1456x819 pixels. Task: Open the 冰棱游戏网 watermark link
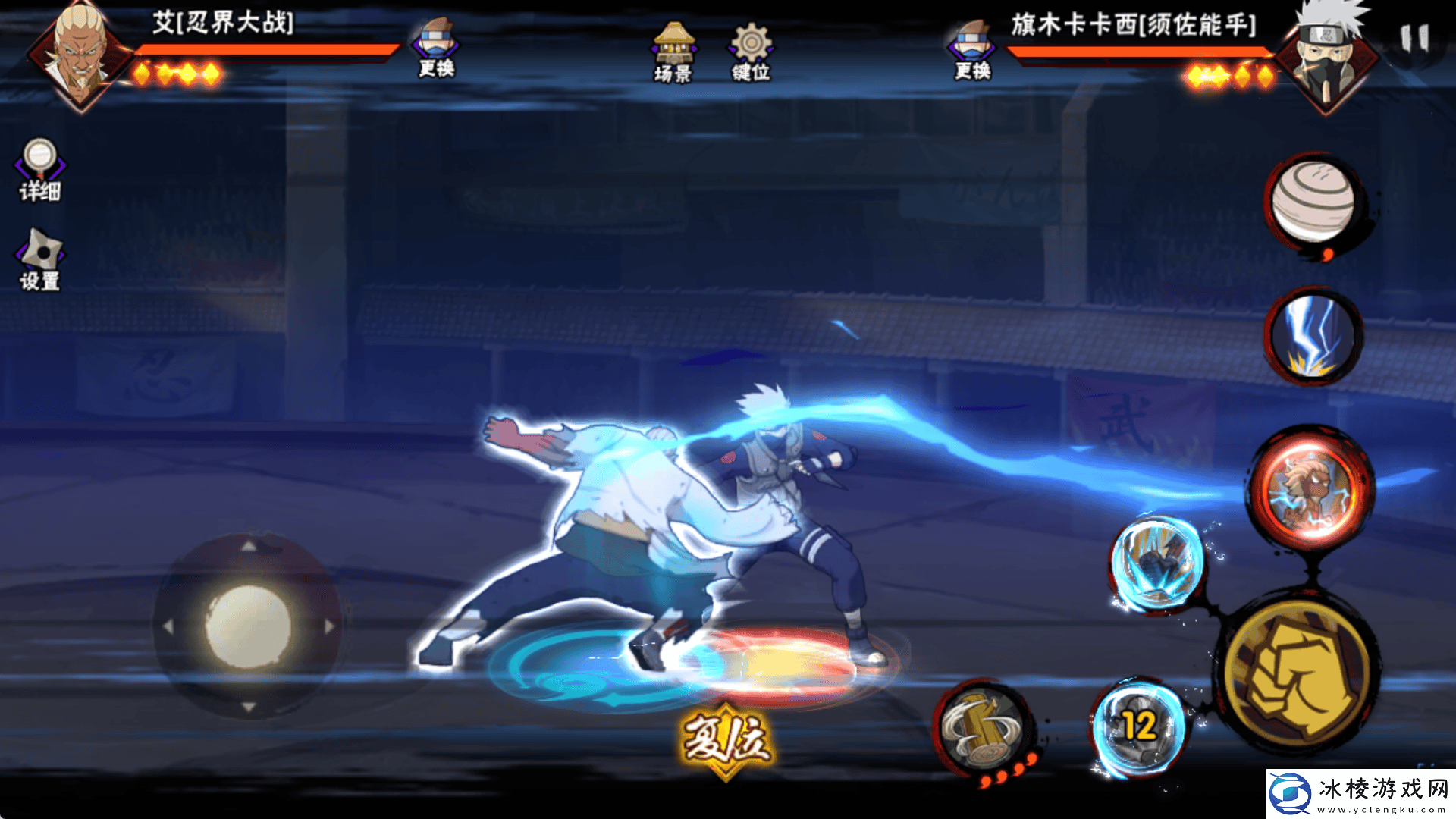click(1361, 793)
